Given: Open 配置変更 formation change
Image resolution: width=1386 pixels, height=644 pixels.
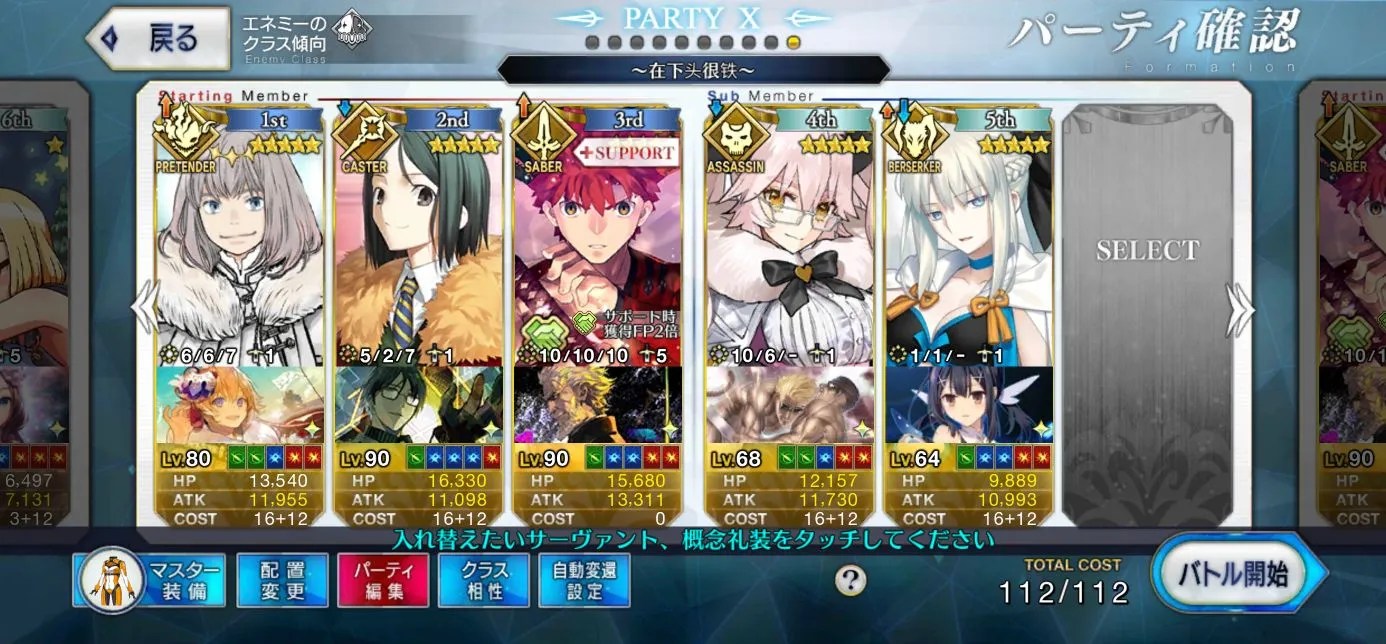Looking at the screenshot, I should click(282, 580).
